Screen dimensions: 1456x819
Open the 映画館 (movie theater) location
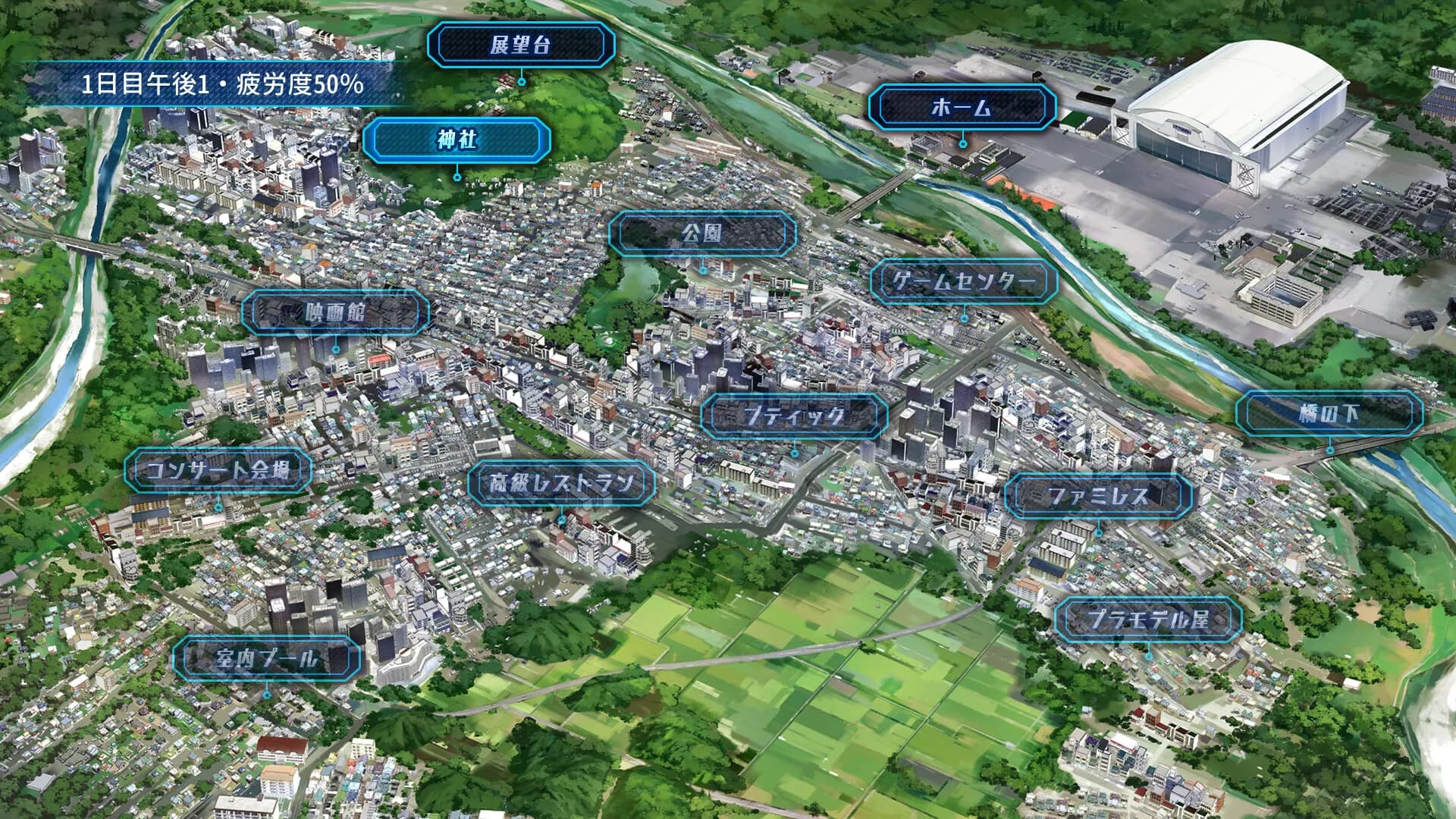point(334,311)
